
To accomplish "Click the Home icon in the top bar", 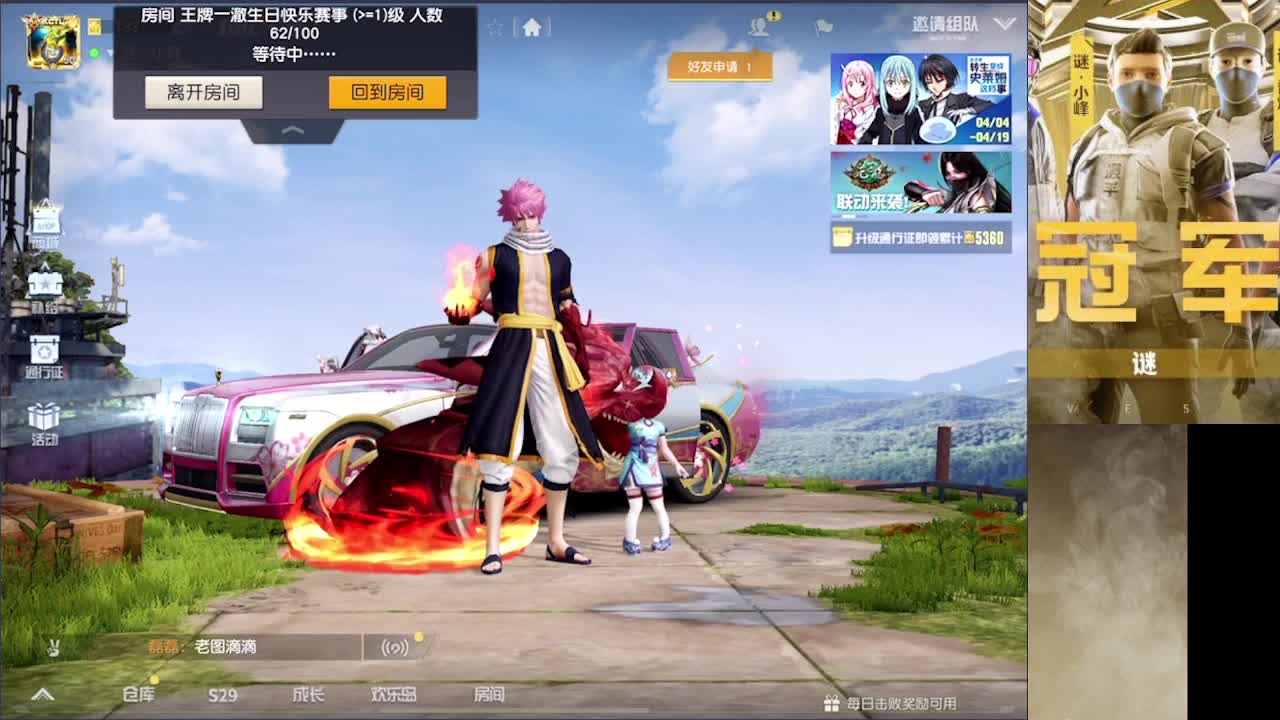I will [x=533, y=27].
